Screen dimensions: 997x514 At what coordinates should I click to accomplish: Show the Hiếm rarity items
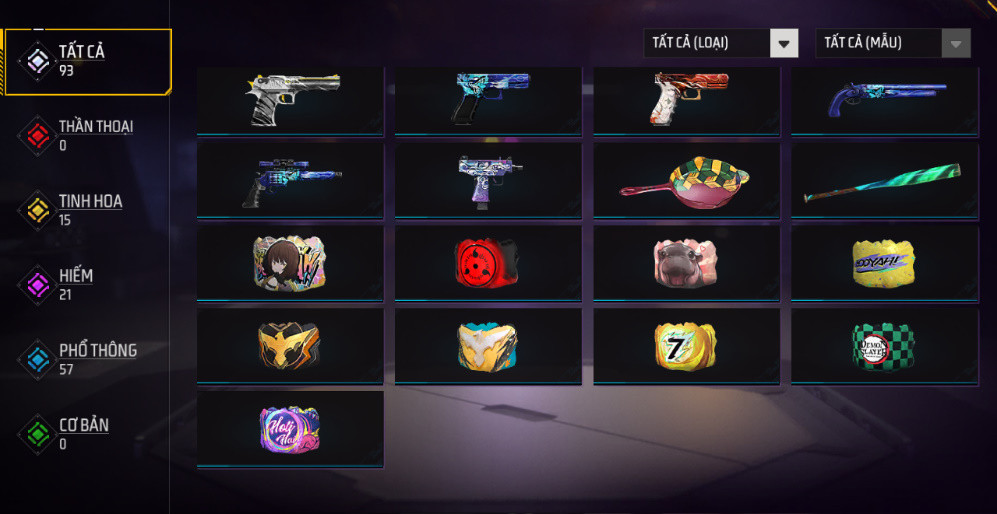coord(88,284)
